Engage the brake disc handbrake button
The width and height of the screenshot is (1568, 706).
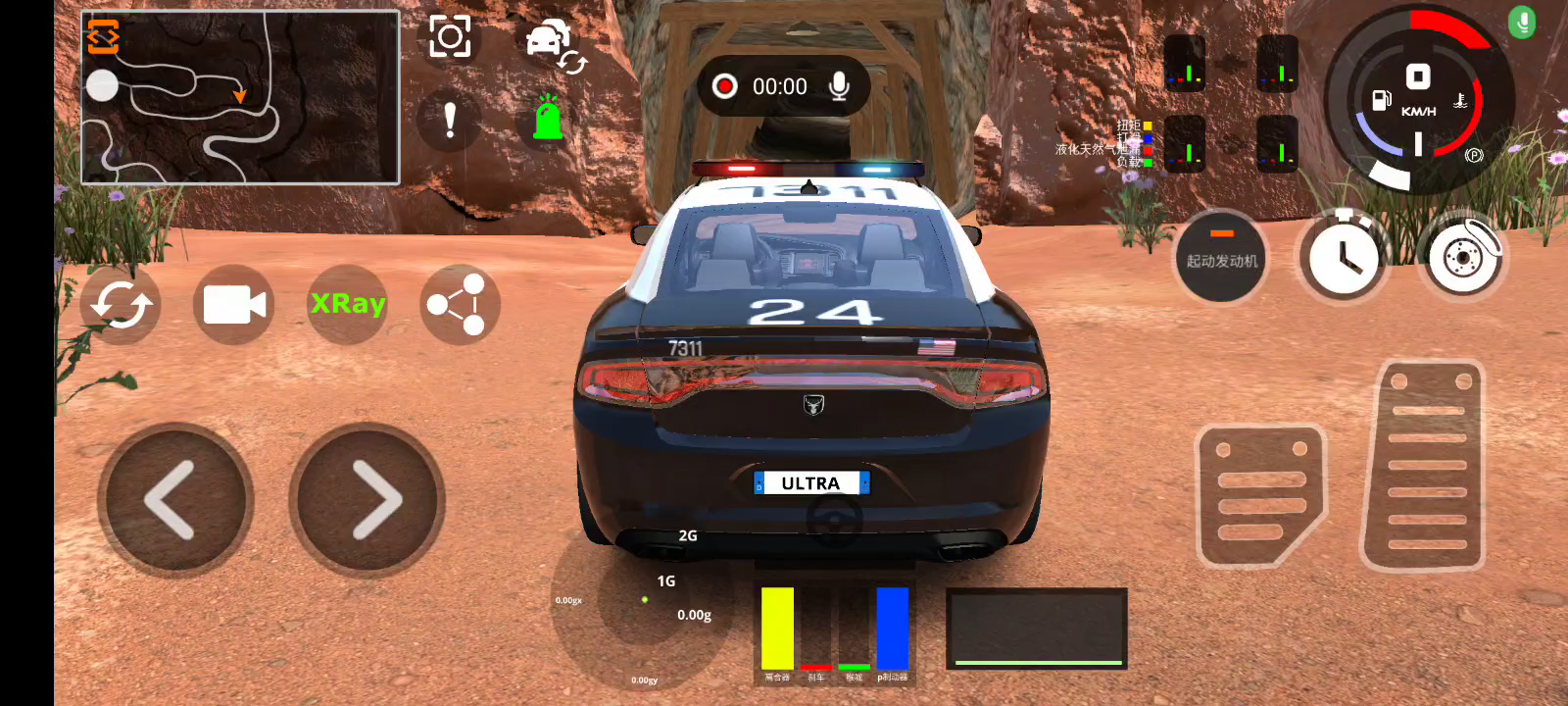click(1463, 257)
